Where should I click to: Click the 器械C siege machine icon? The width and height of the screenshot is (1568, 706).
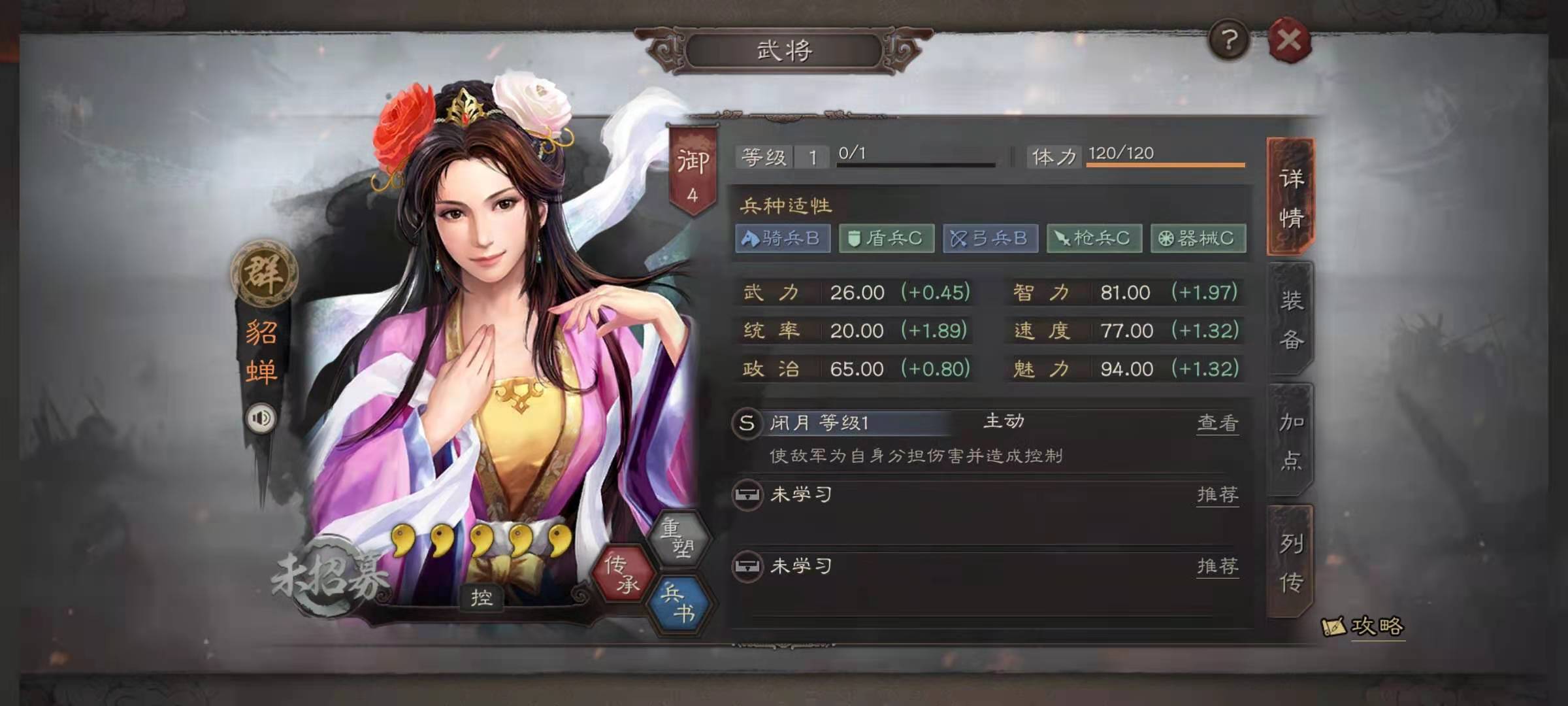1199,239
